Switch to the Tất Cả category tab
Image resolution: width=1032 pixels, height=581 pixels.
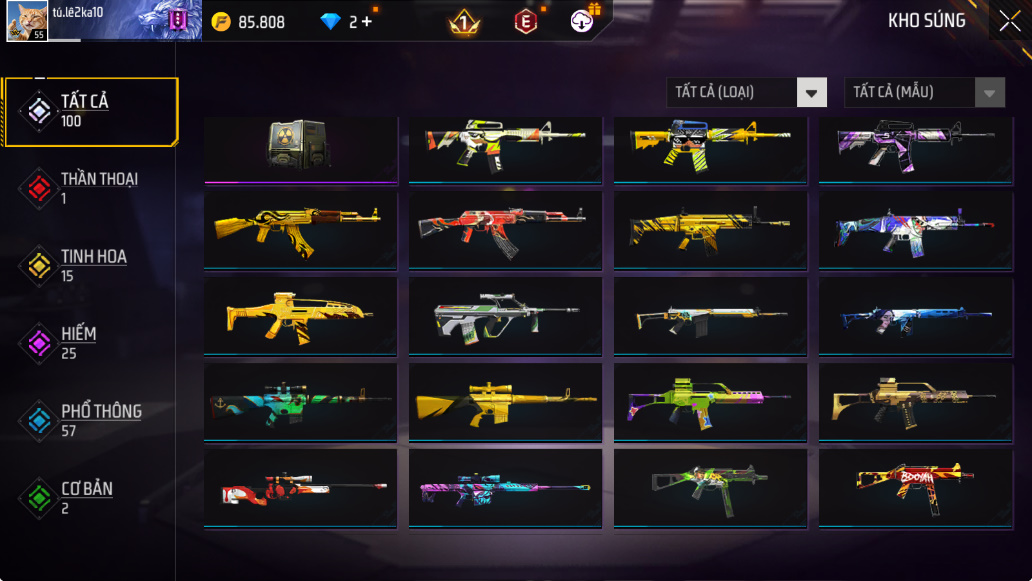[91, 111]
